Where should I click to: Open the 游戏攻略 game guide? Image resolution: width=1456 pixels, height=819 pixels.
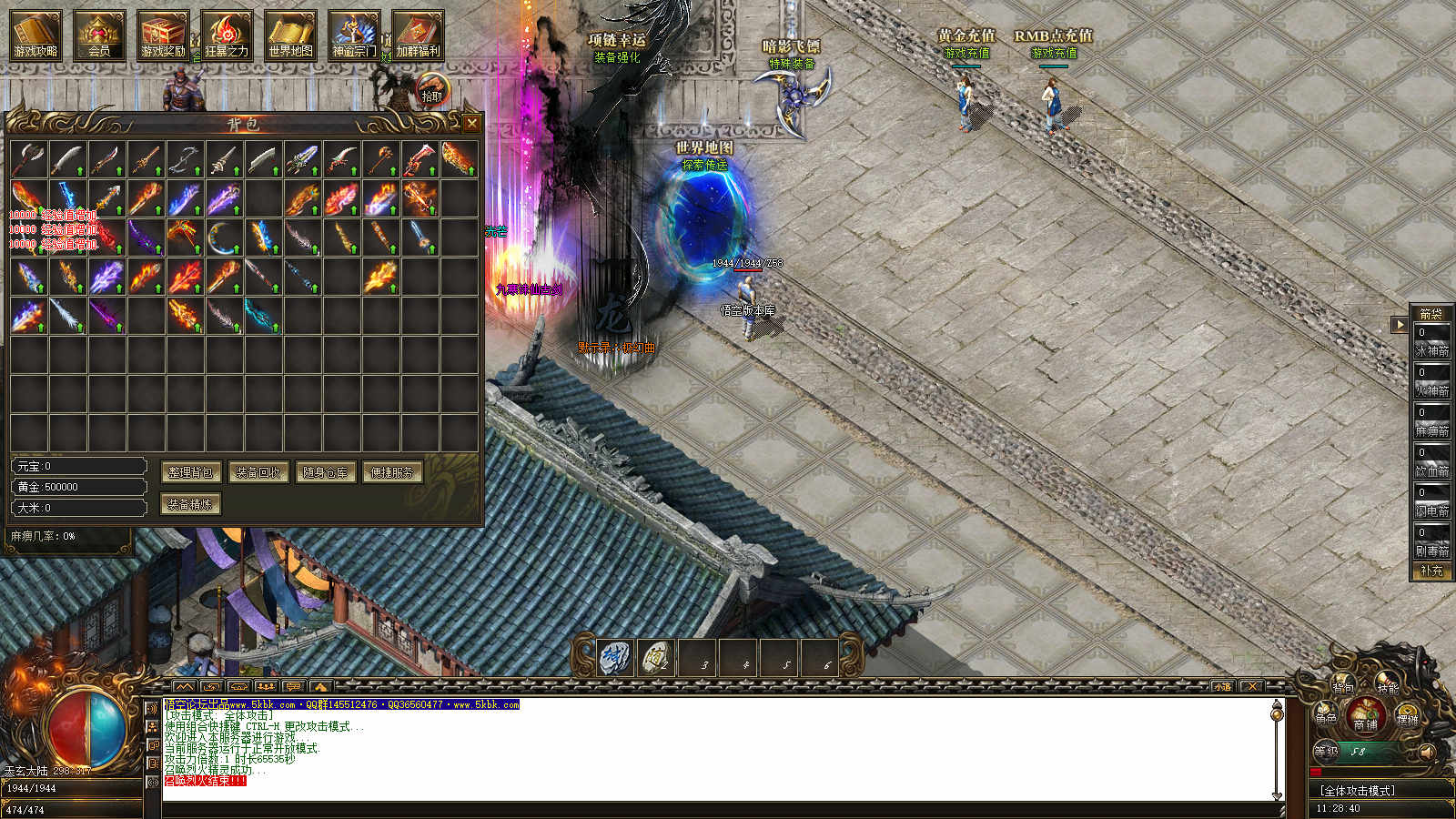35,35
